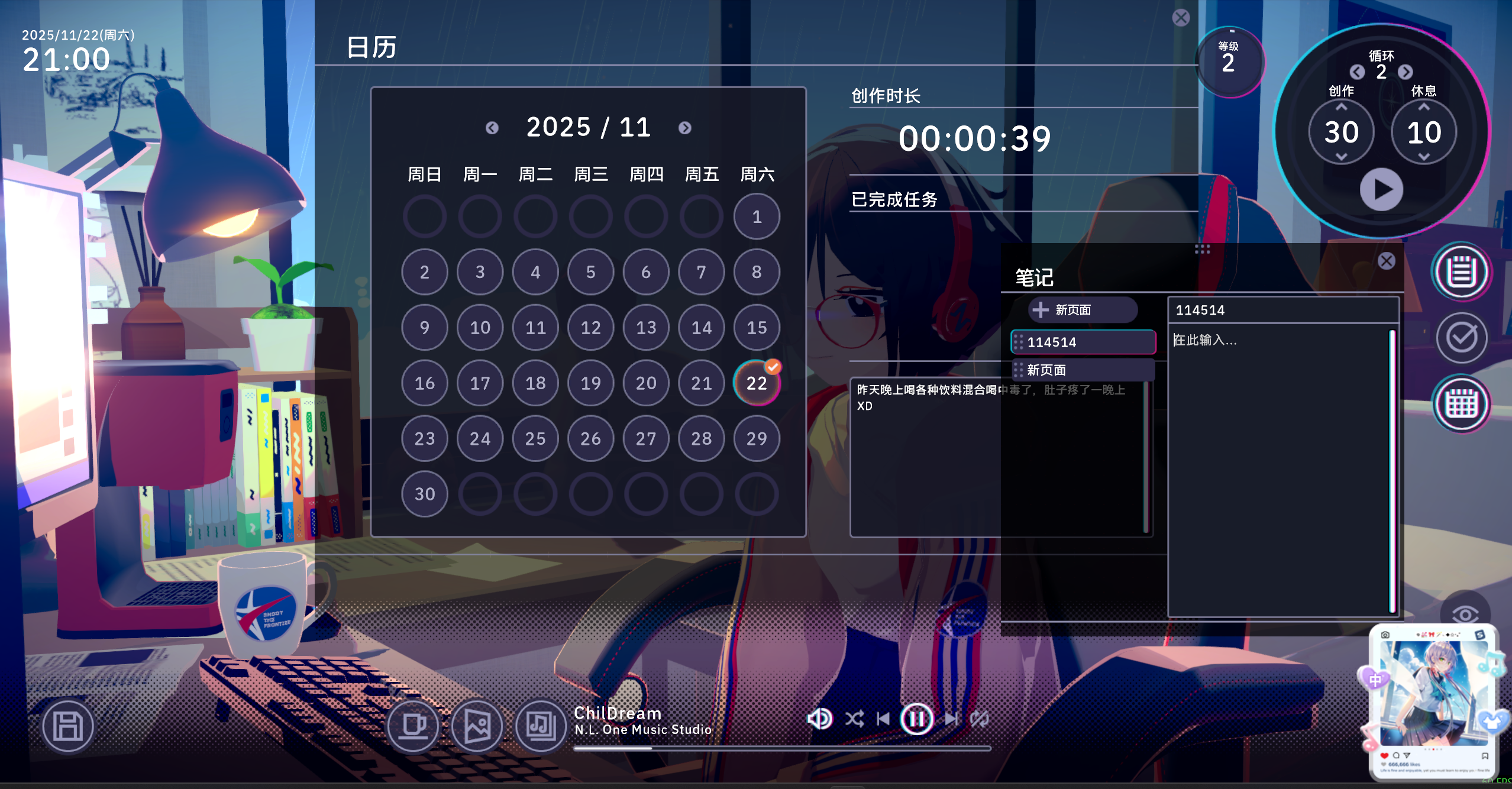This screenshot has width=1512, height=789.
Task: Choose day 30 on the calendar
Action: point(425,494)
